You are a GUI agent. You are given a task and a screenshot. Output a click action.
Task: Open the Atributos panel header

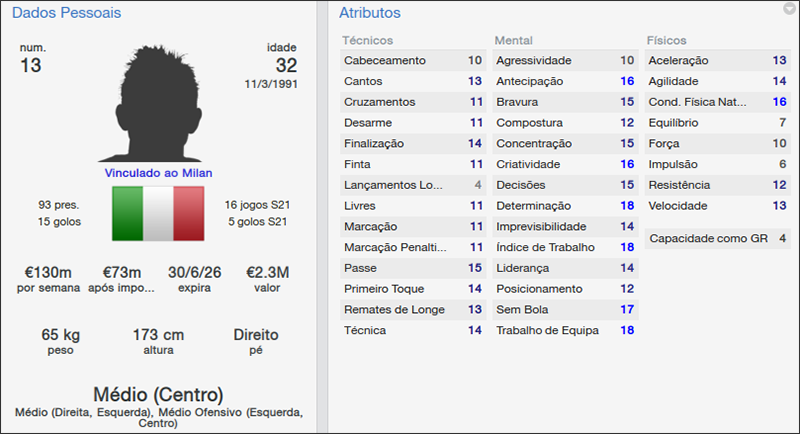[370, 13]
